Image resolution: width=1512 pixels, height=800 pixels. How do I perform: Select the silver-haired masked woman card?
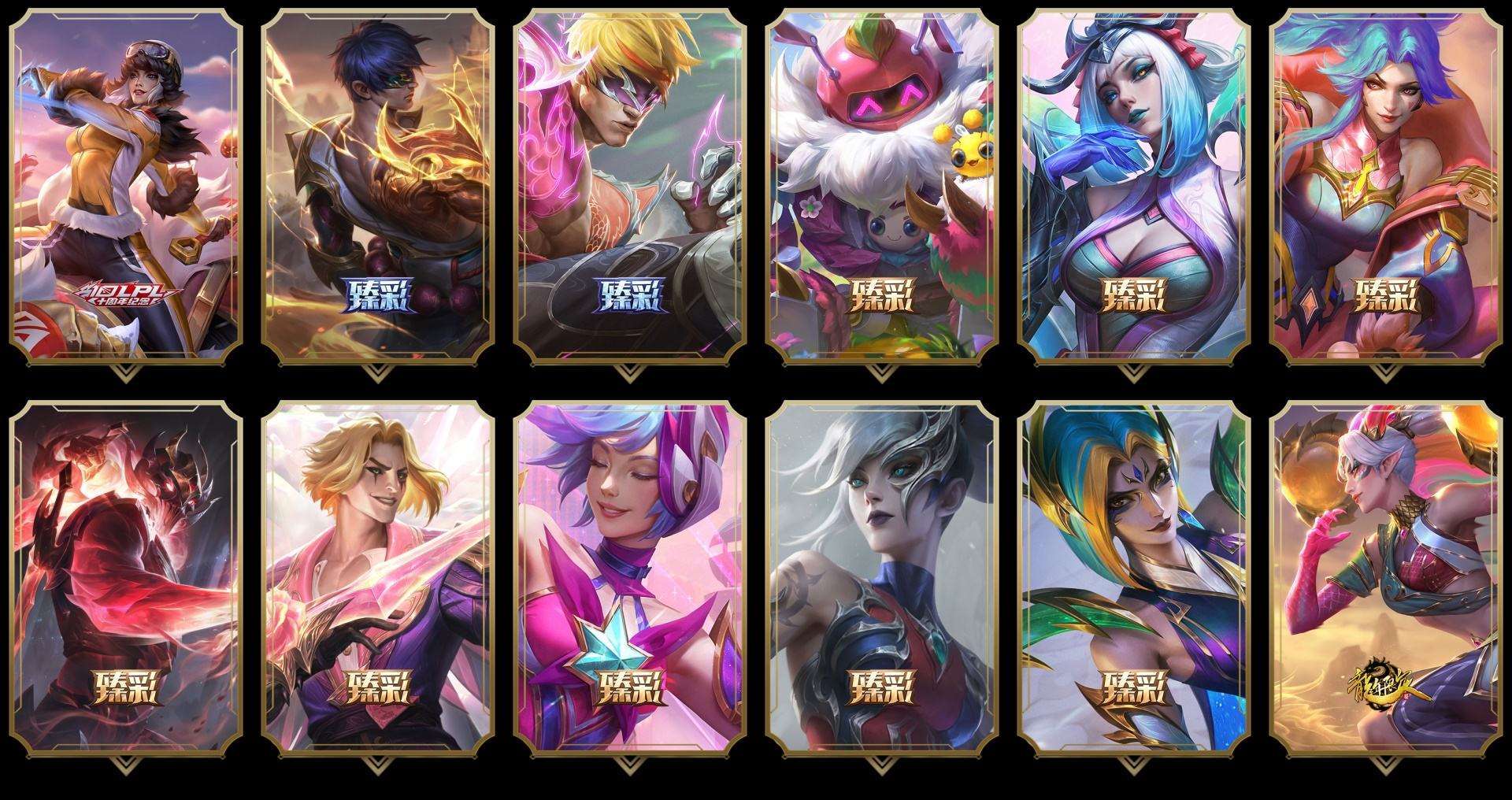click(882, 579)
